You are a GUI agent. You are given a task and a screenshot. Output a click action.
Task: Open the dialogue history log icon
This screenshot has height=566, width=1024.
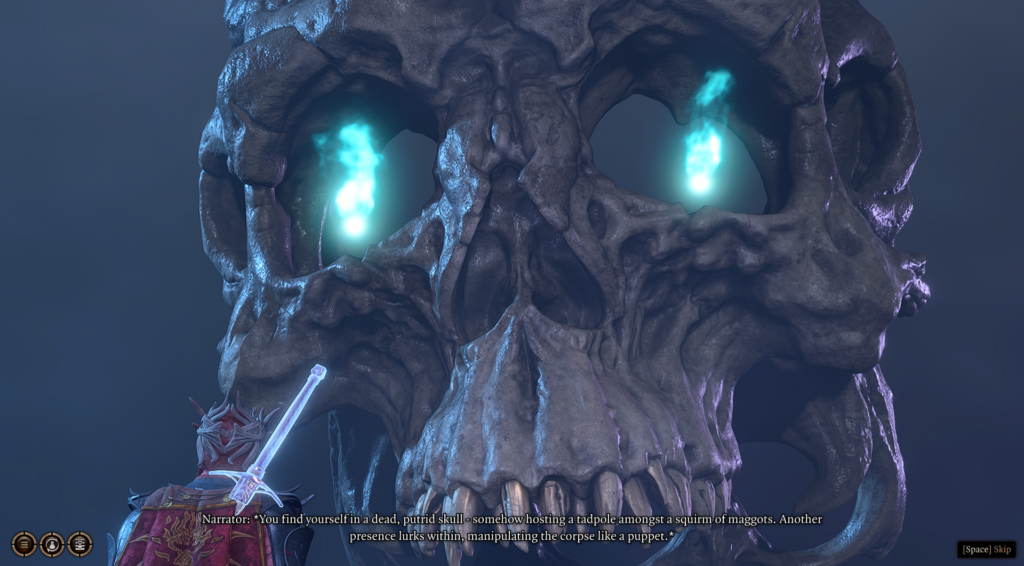pos(24,544)
